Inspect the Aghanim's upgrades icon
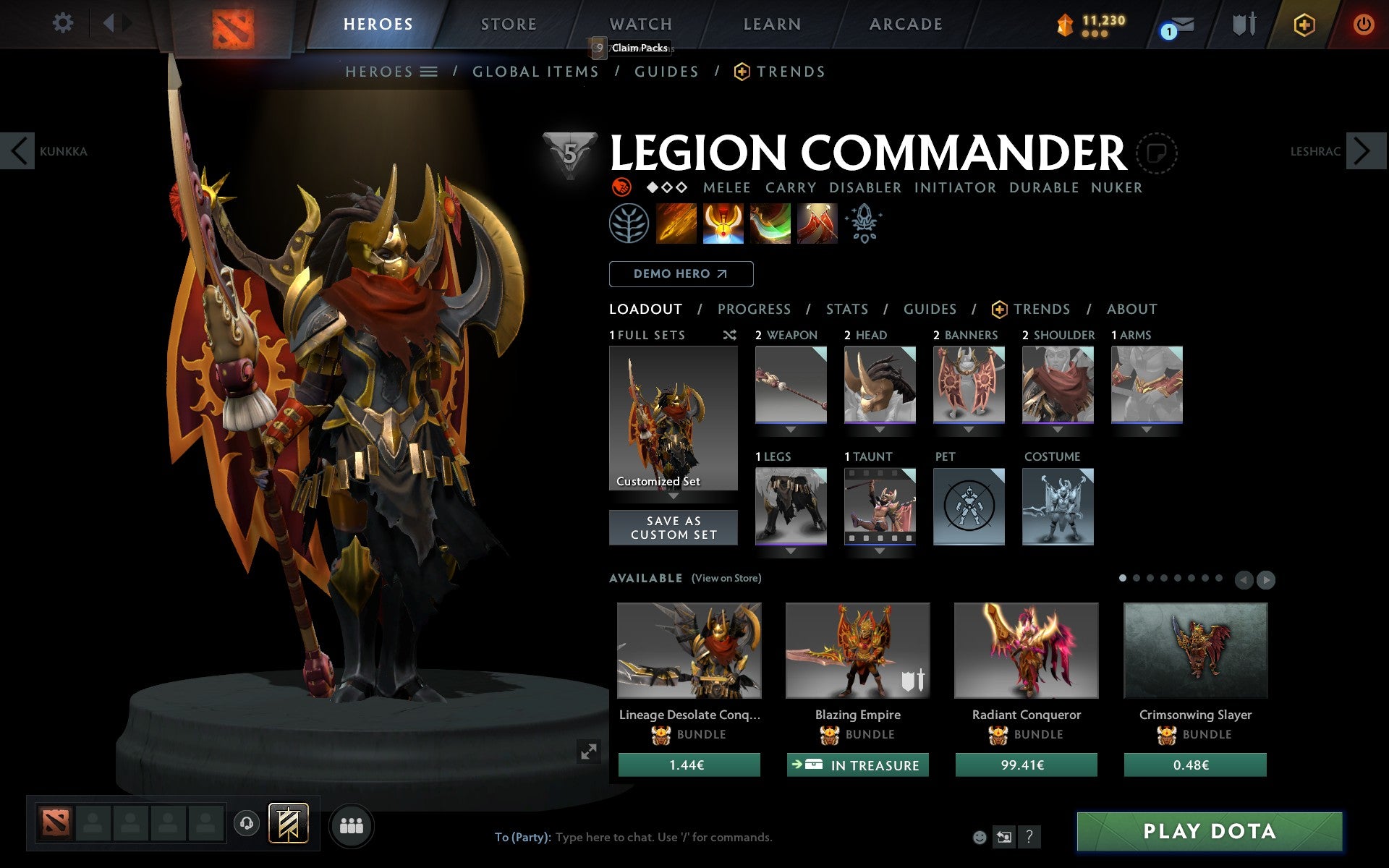Viewport: 1389px width, 868px height. click(864, 224)
